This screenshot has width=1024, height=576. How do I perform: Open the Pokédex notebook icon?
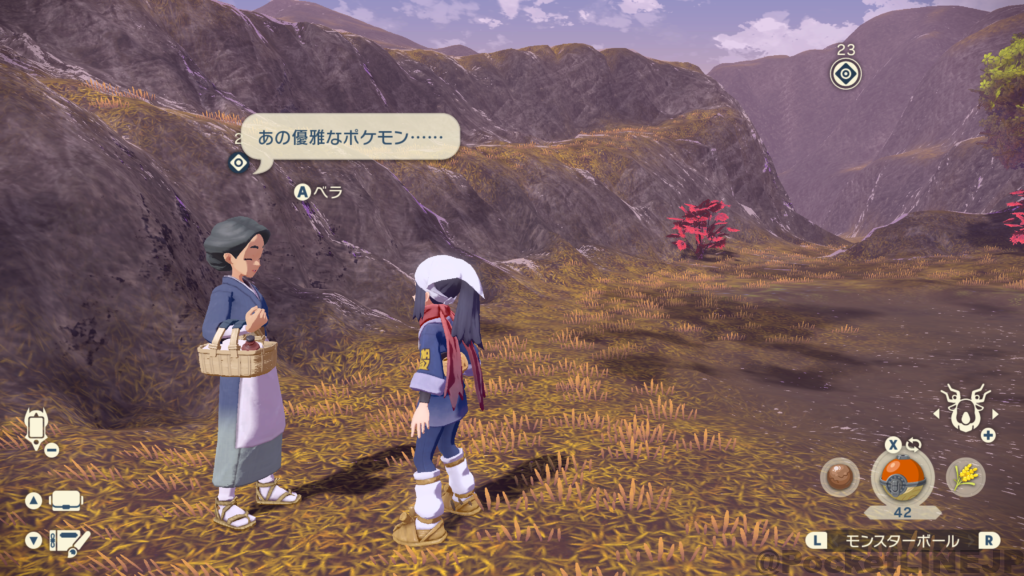tap(70, 541)
